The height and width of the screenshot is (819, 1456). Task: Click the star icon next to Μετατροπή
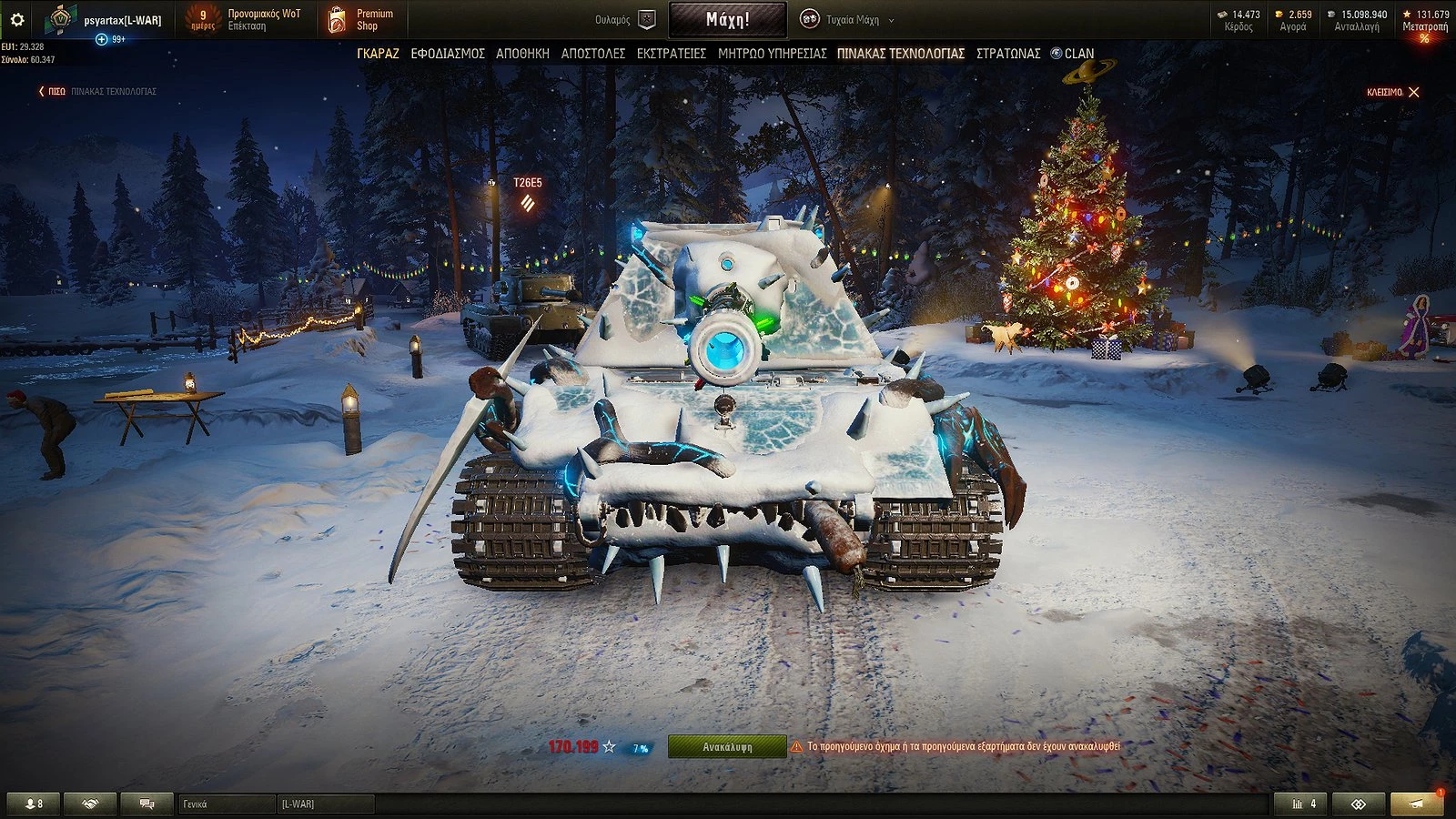click(1405, 15)
